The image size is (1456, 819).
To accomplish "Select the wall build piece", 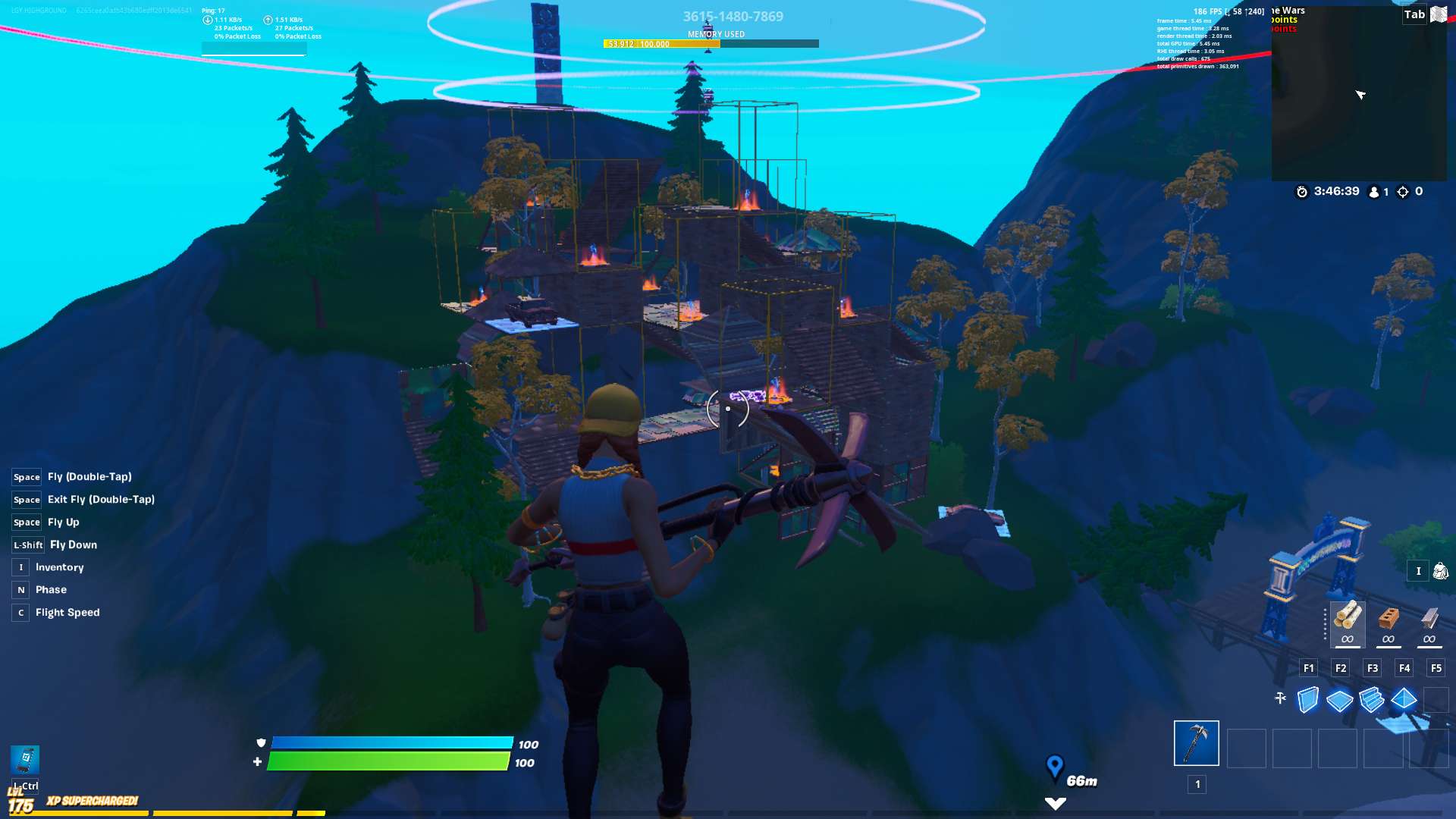I will [x=1307, y=699].
